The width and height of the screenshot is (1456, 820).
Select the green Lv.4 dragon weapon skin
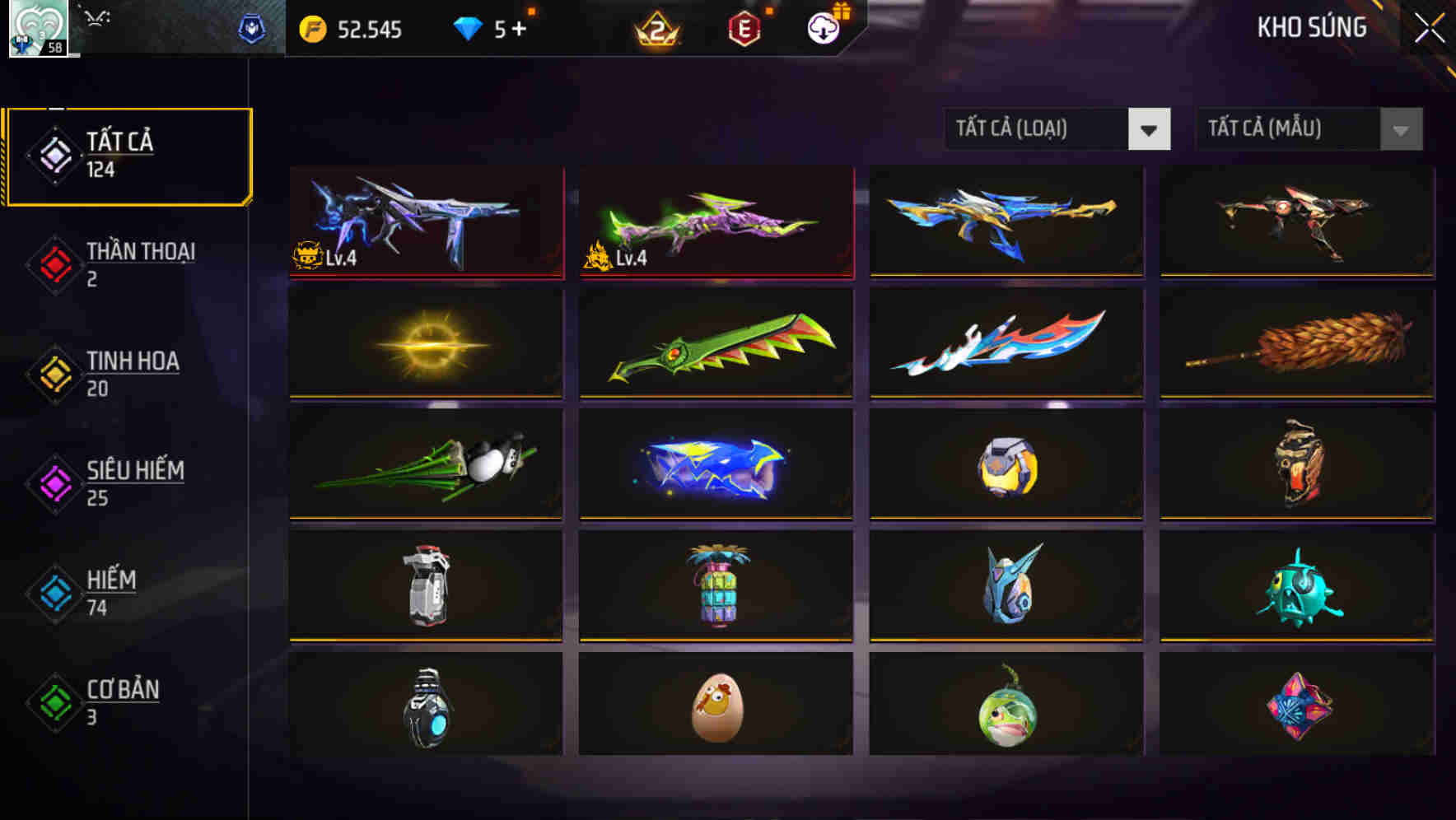(x=715, y=222)
